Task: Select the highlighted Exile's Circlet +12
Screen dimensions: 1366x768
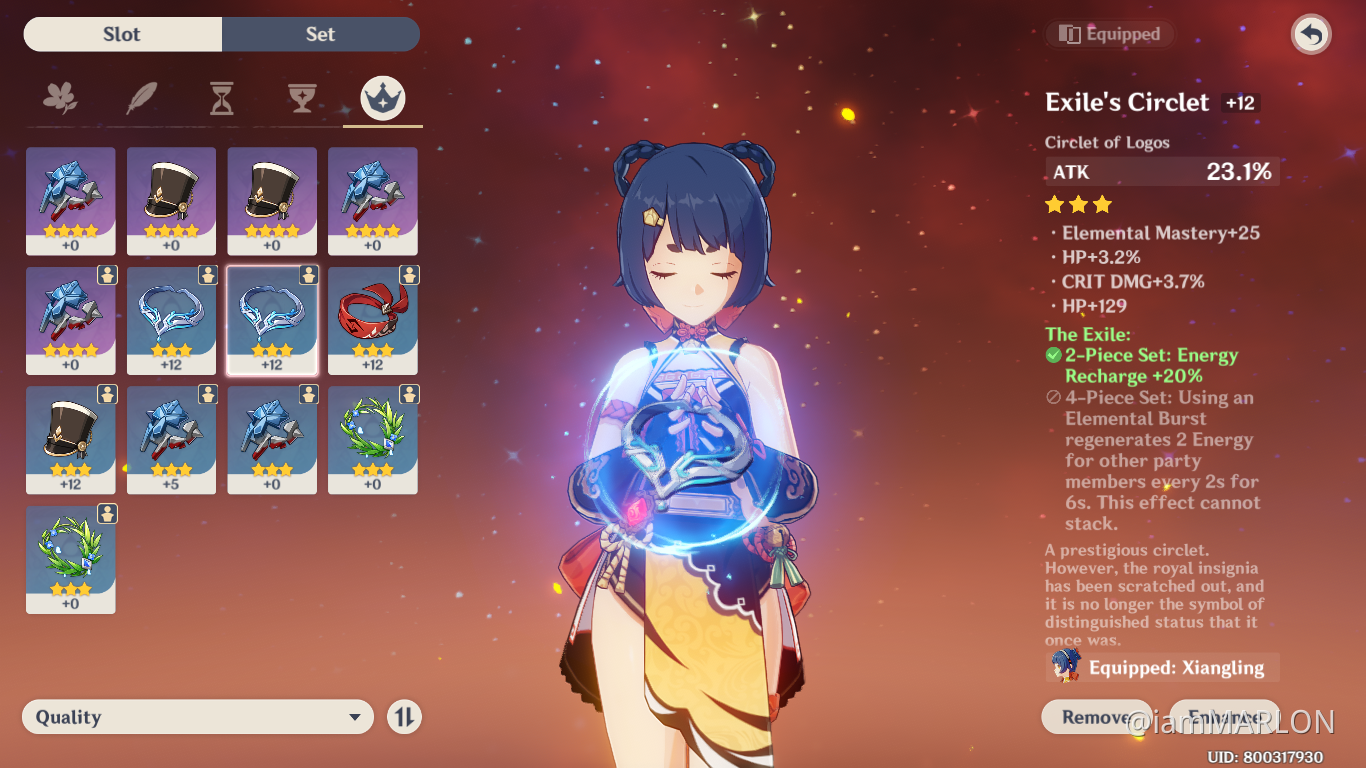Action: [271, 318]
